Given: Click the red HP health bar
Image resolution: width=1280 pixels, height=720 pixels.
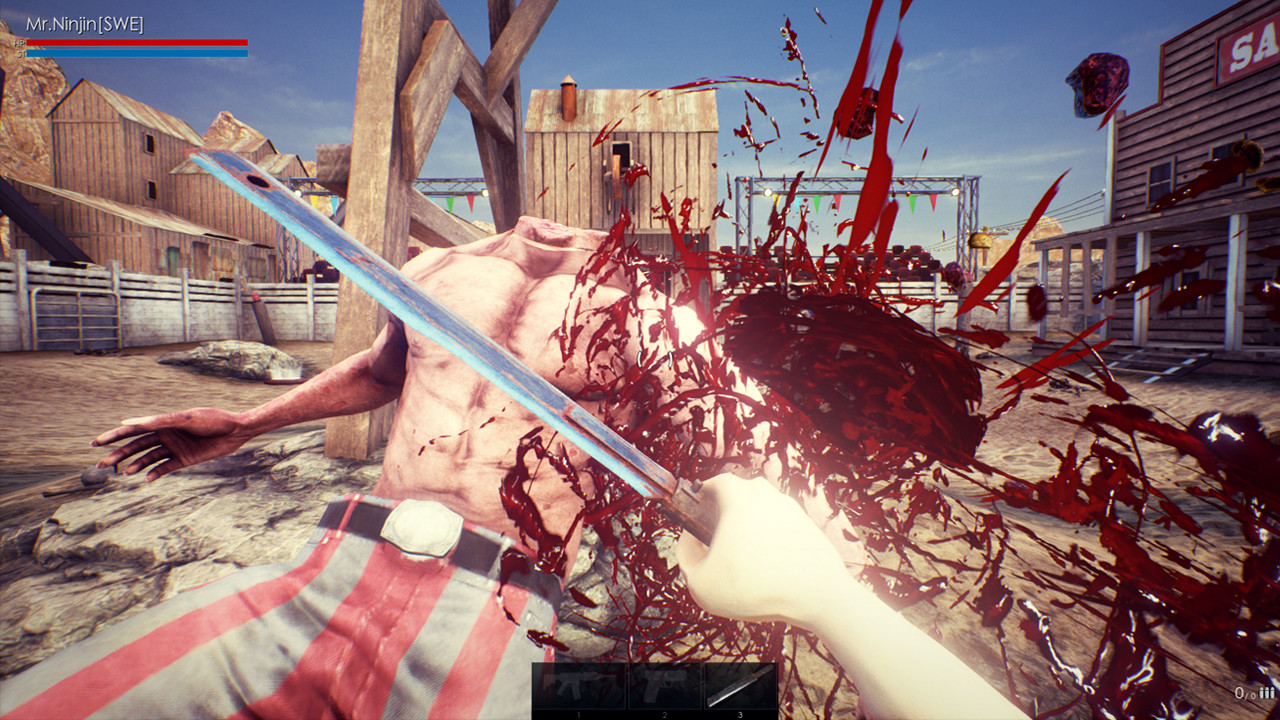Looking at the screenshot, I should click(x=137, y=42).
